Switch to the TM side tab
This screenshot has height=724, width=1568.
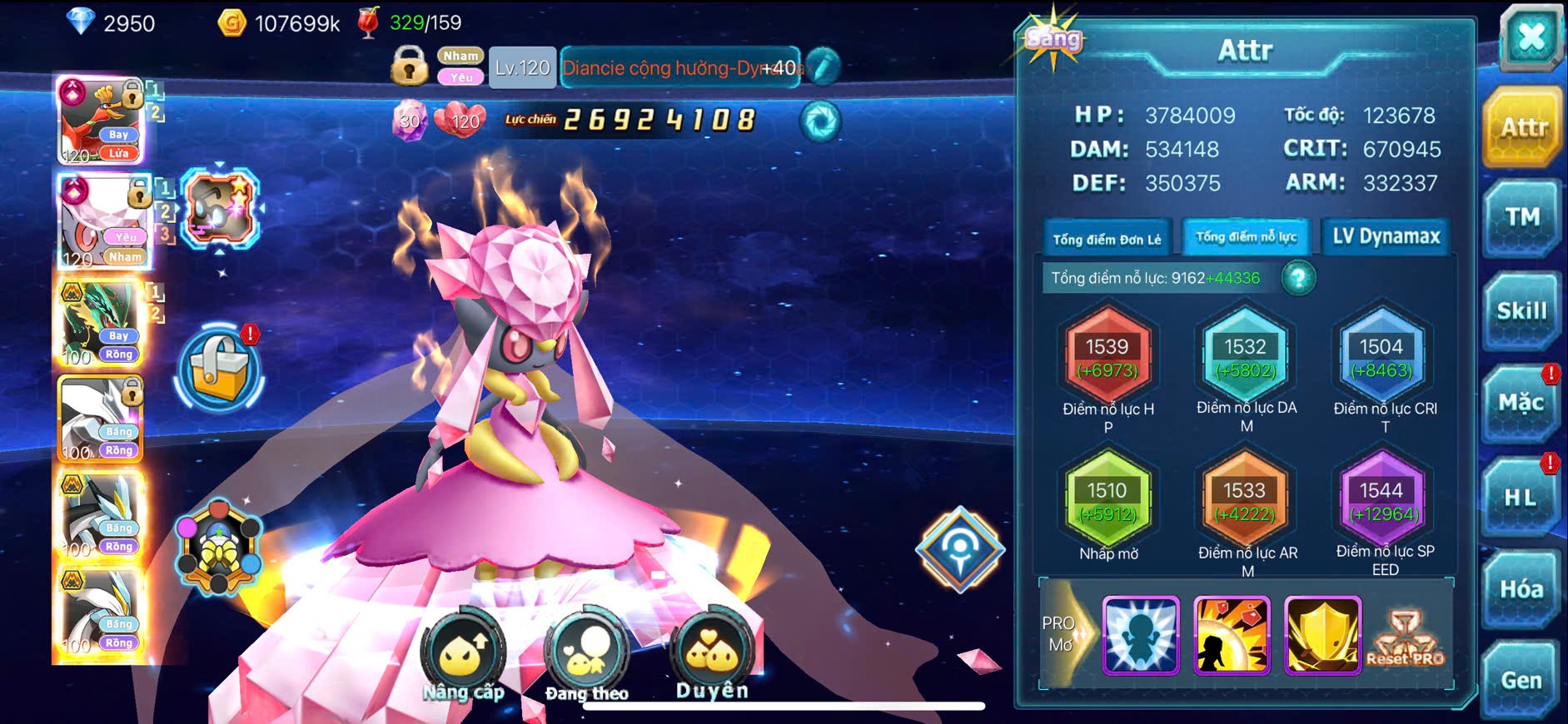[x=1522, y=218]
